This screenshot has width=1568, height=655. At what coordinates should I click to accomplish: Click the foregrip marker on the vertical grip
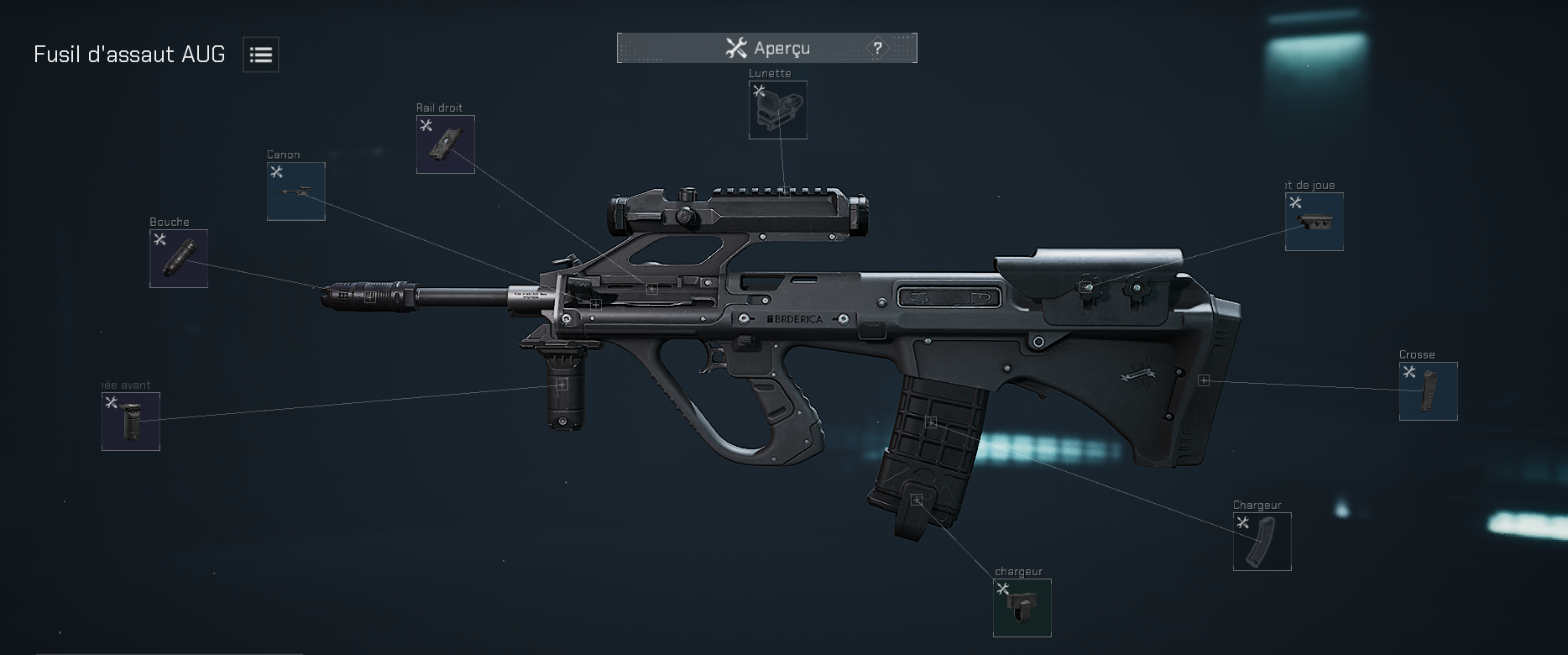tap(561, 385)
